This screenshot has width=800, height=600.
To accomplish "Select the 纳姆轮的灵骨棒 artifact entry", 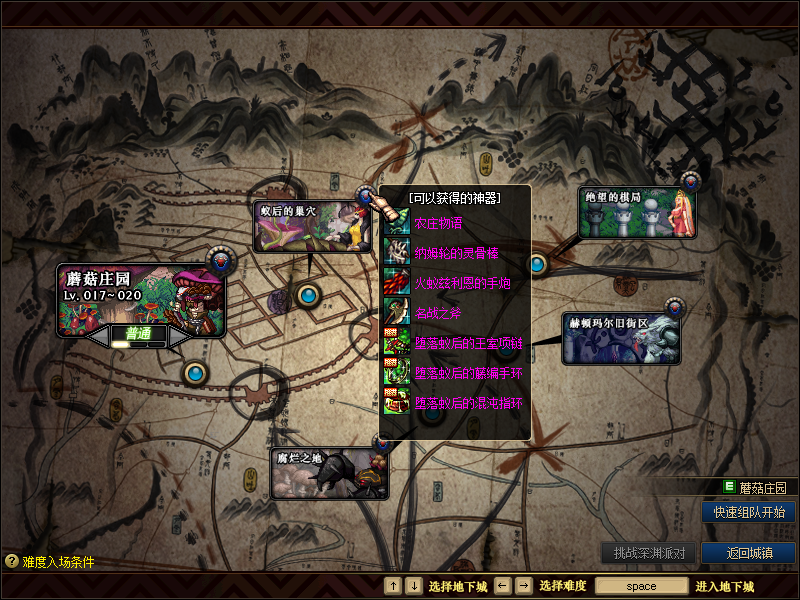I will coord(456,253).
